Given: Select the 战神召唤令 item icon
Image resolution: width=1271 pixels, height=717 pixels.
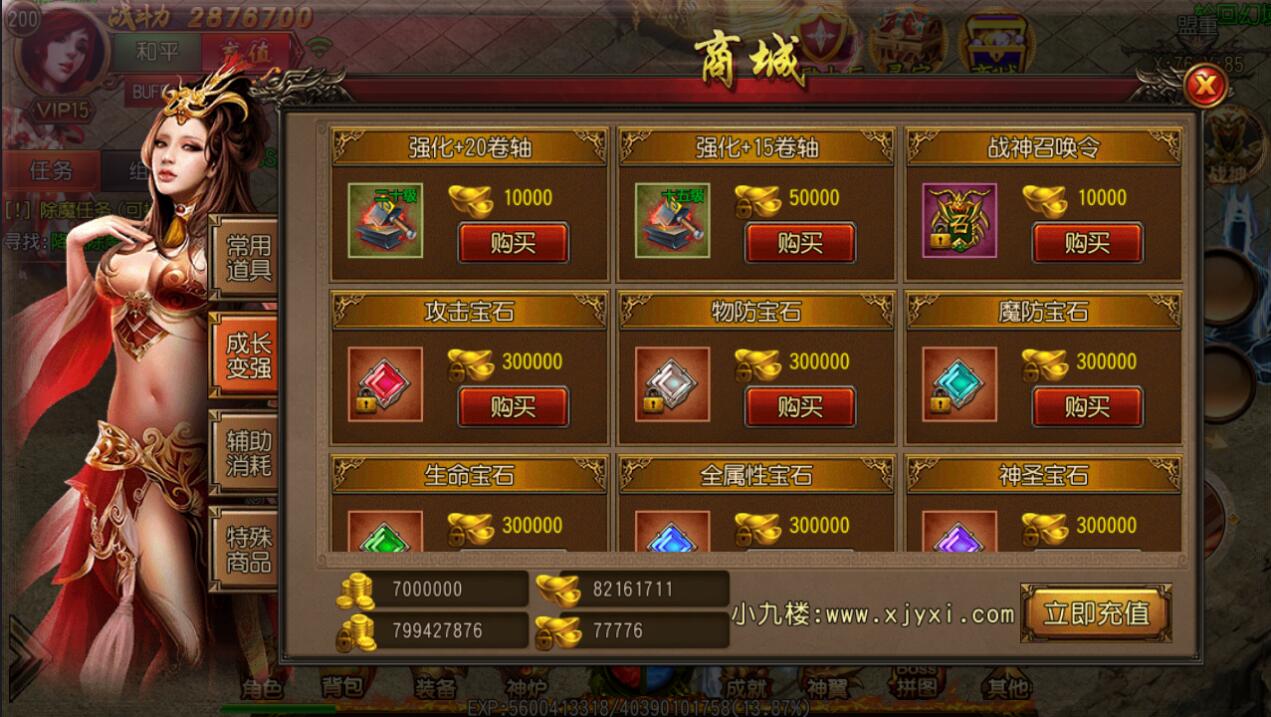Looking at the screenshot, I should tap(959, 220).
